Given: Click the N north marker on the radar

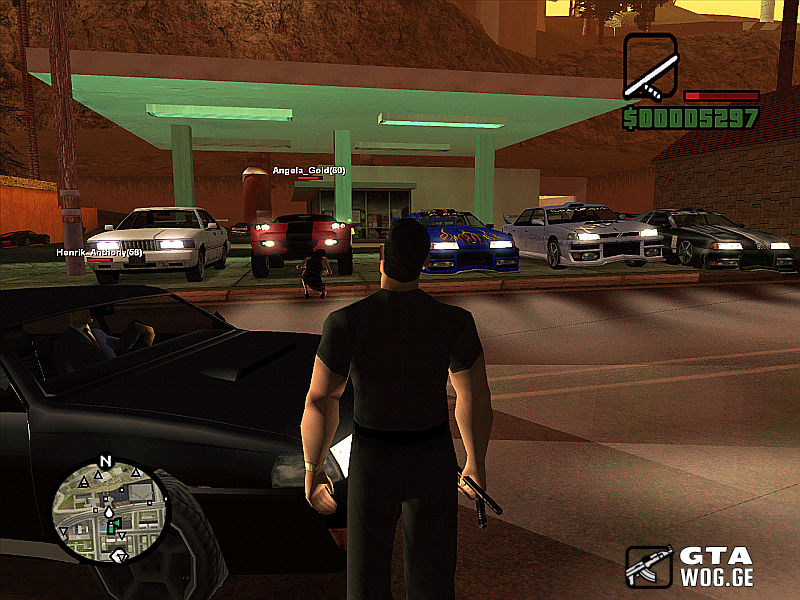Looking at the screenshot, I should (x=104, y=462).
